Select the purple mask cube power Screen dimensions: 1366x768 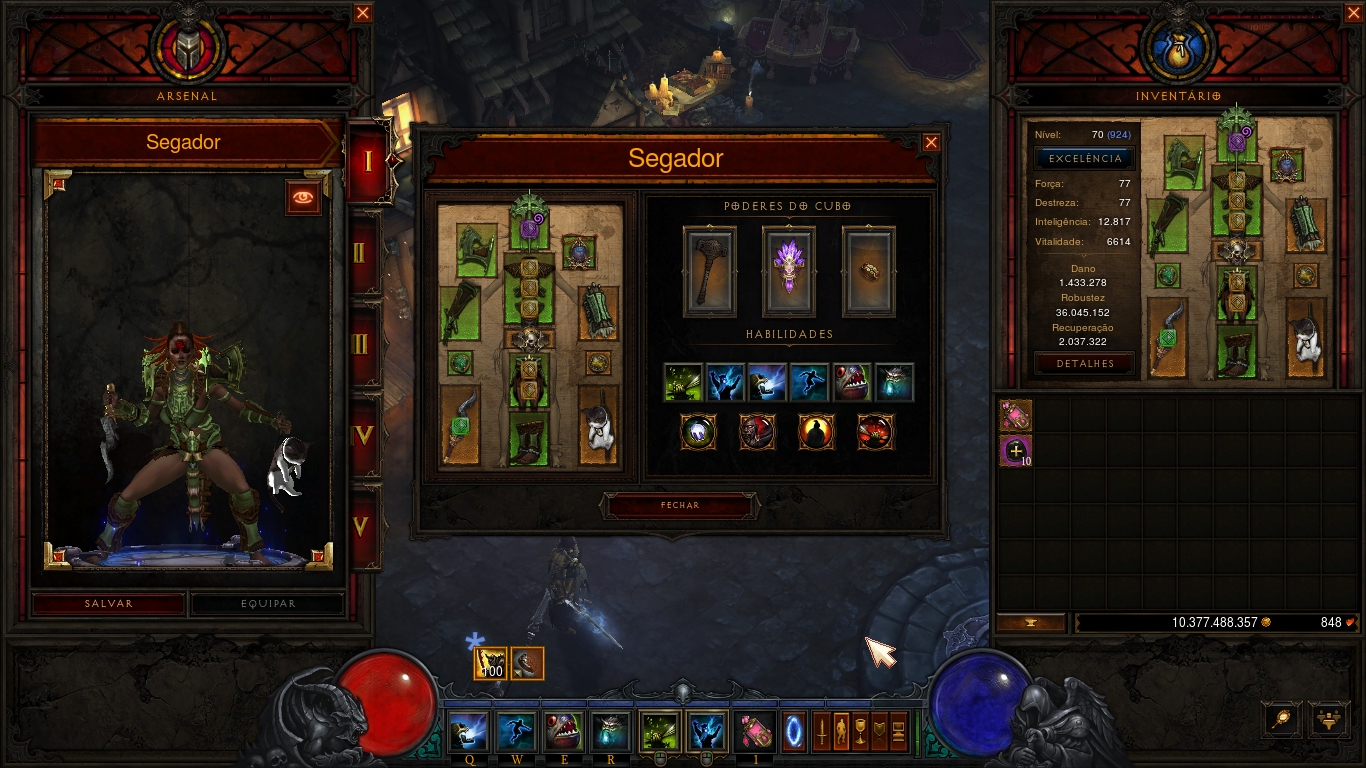tap(789, 271)
